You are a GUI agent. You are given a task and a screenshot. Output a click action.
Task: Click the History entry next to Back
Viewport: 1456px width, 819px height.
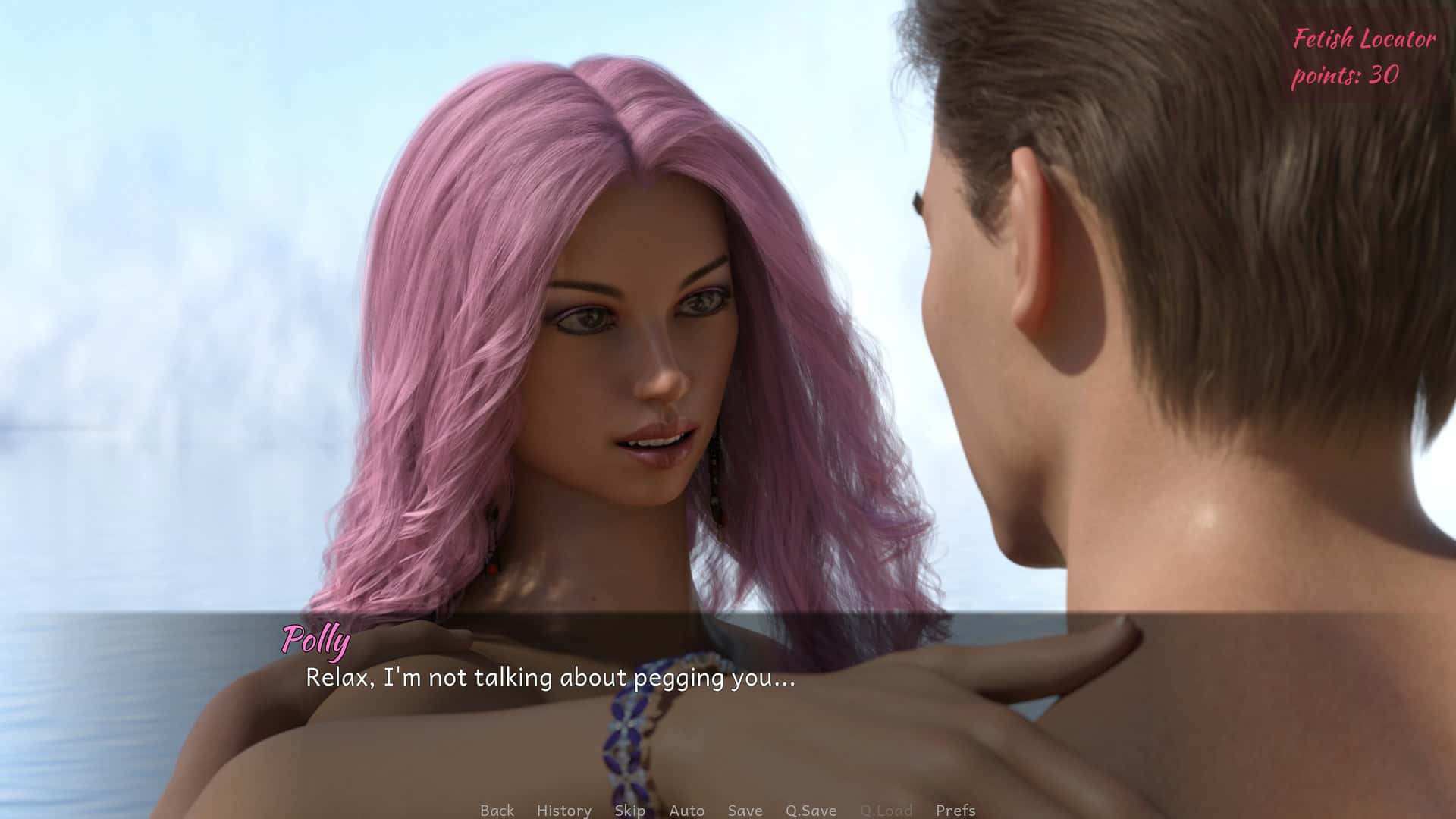[x=563, y=810]
